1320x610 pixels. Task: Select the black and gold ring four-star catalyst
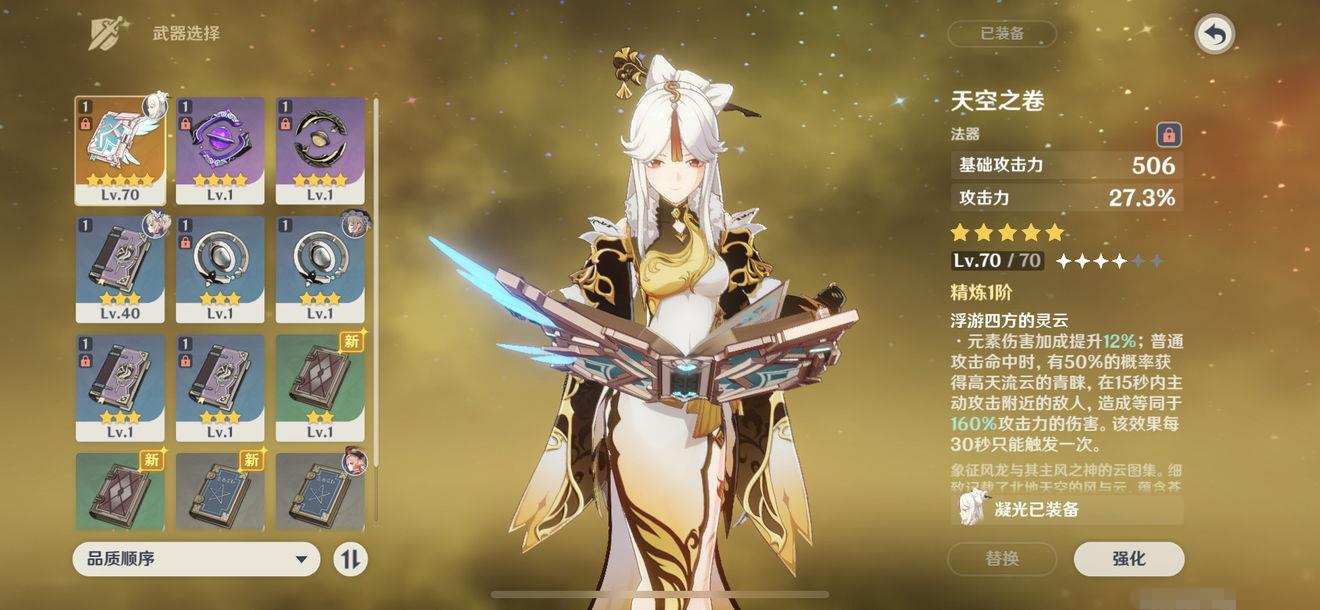(x=320, y=150)
